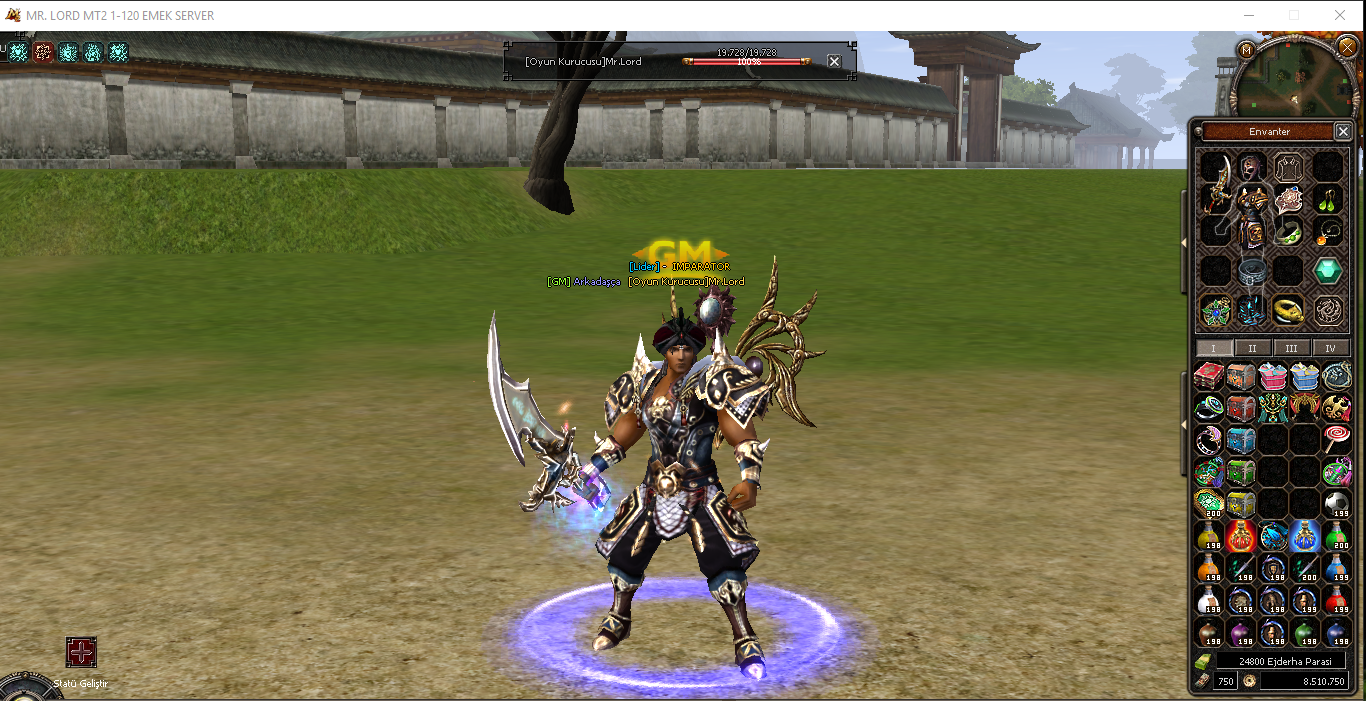1366x701 pixels.
Task: Close the Envanter inventory window
Action: [x=1343, y=131]
